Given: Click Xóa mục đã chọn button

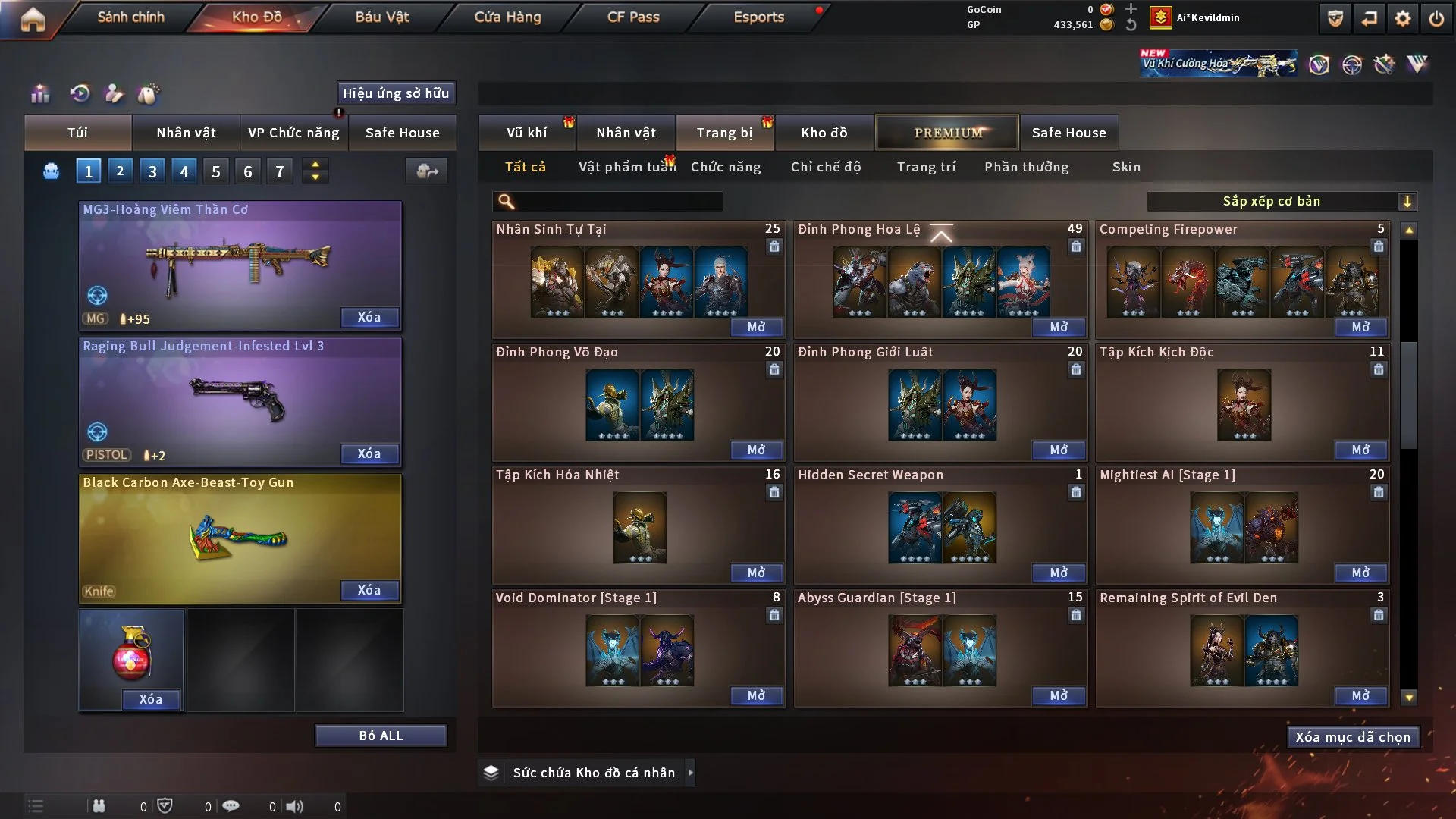Looking at the screenshot, I should coord(1353,737).
